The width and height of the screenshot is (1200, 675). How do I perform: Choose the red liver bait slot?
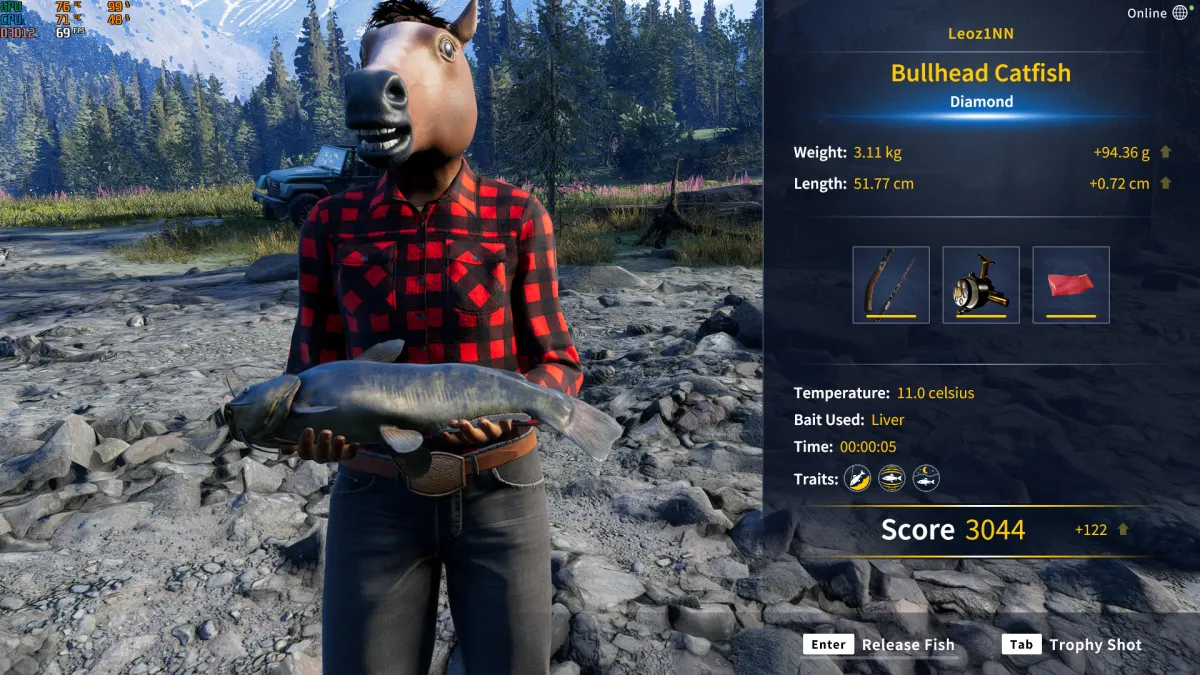tap(1071, 285)
